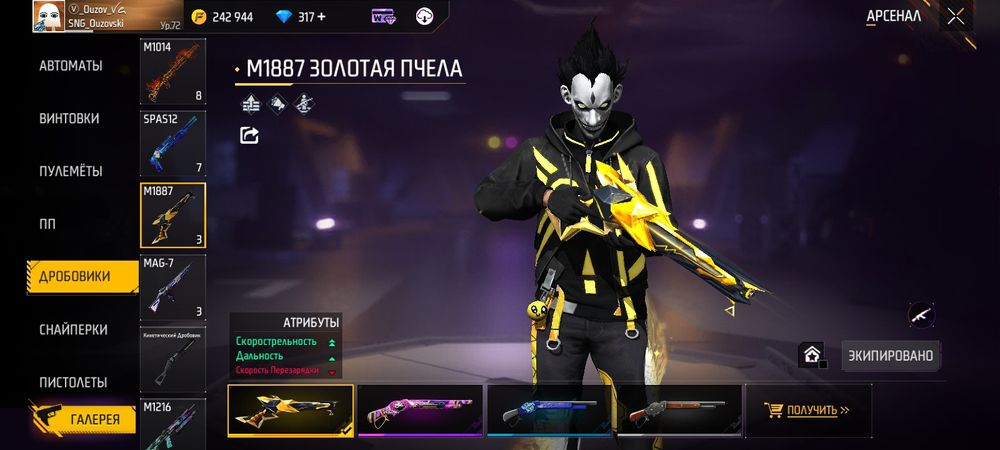Select the blue M1887 skin thumbnail
This screenshot has height=450, width=1000.
[549, 410]
